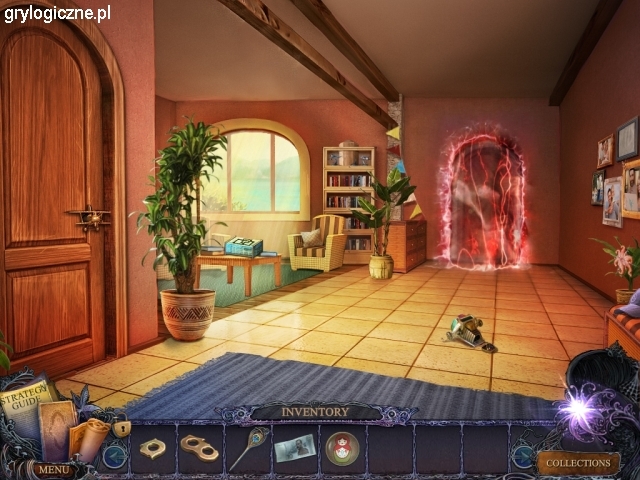Select the round red nesting doll medallion
The image size is (640, 480).
click(341, 448)
